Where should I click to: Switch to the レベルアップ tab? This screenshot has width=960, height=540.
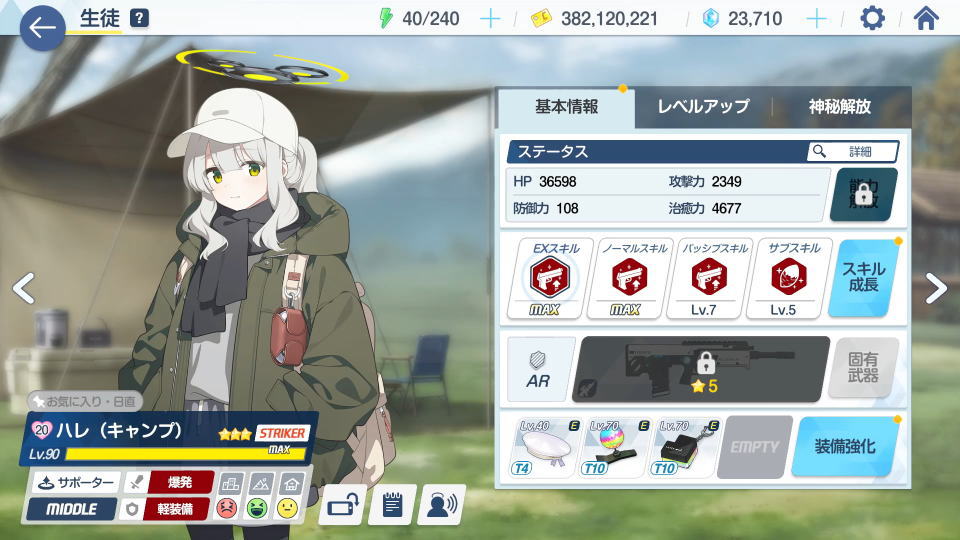703,107
